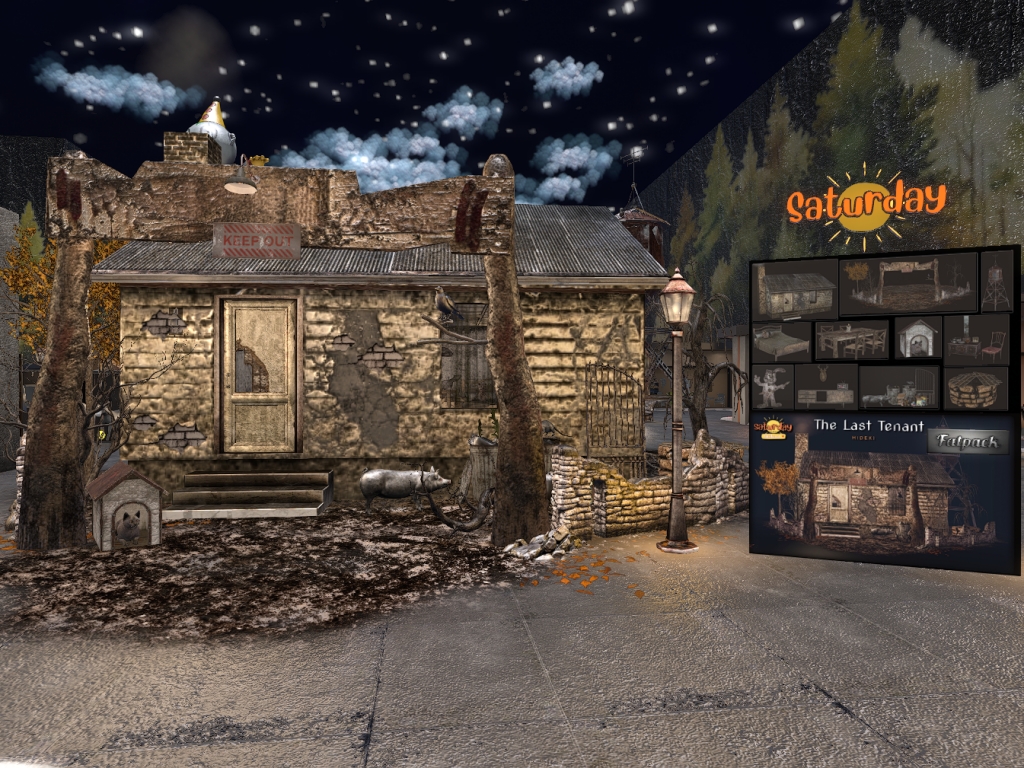Select the Fatpack button on the vendor board
Screen dimensions: 1024x768
(x=968, y=440)
